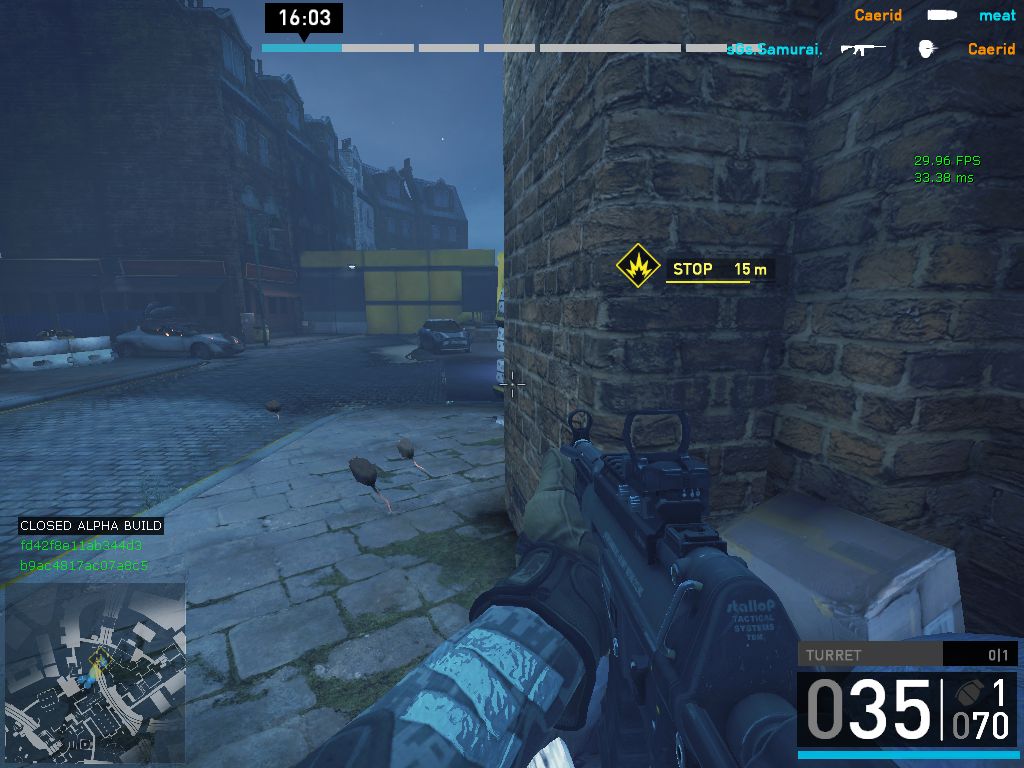Click the assault rifle kill feed icon

tap(862, 48)
